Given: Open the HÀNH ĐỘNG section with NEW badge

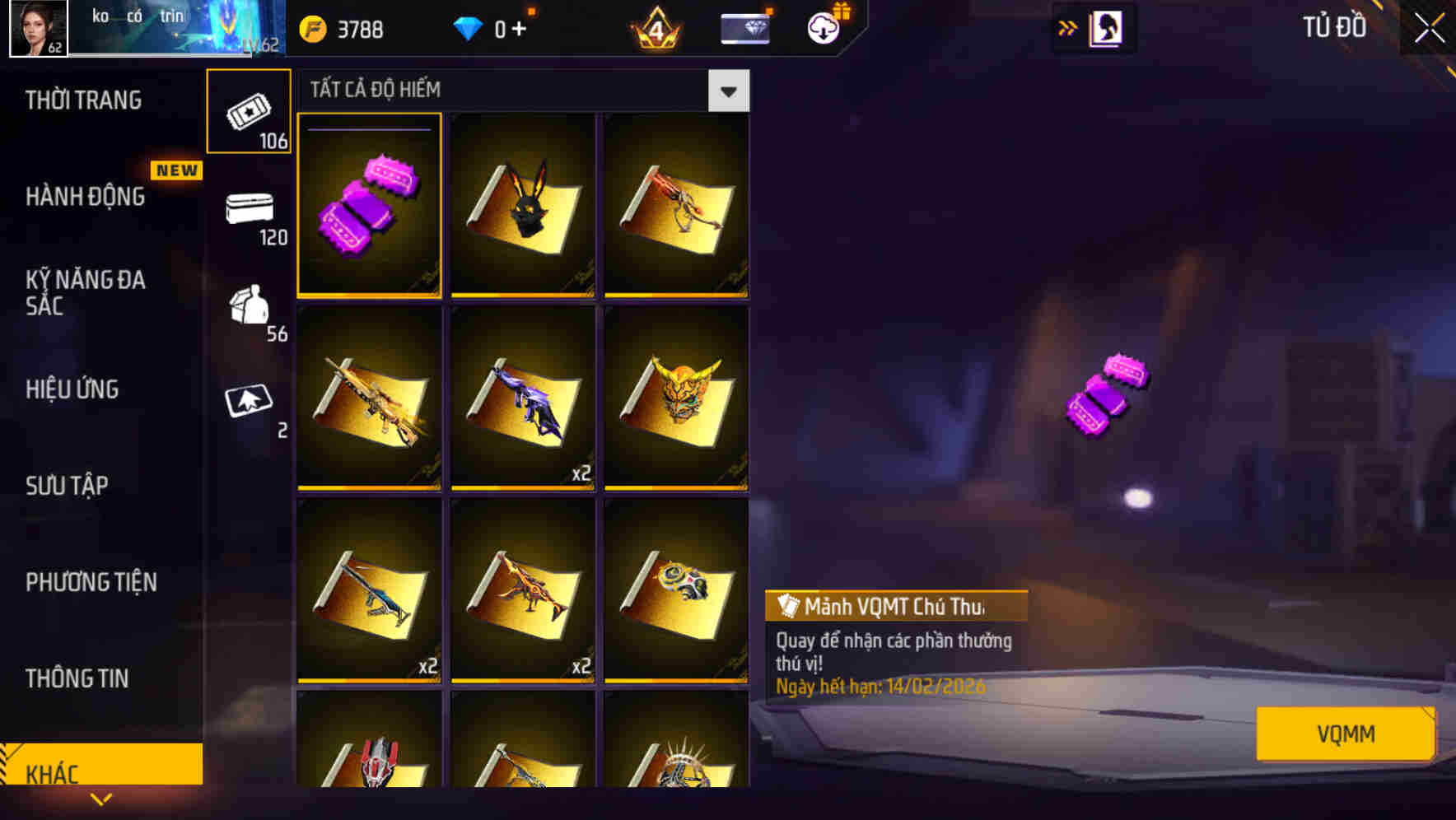Looking at the screenshot, I should pyautogui.click(x=86, y=197).
